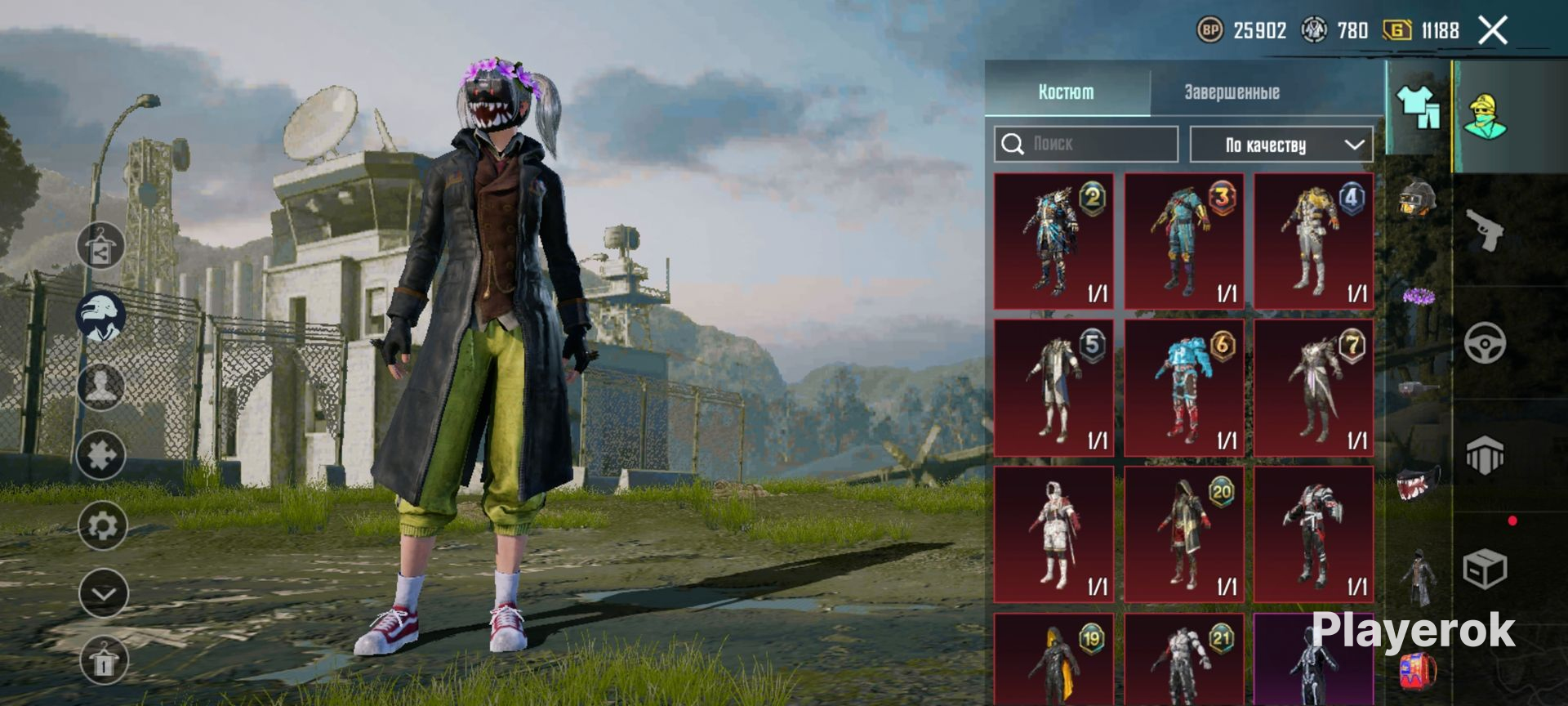The image size is (1568, 706).
Task: Open the clothing category with the shirt icon
Action: (x=1419, y=107)
